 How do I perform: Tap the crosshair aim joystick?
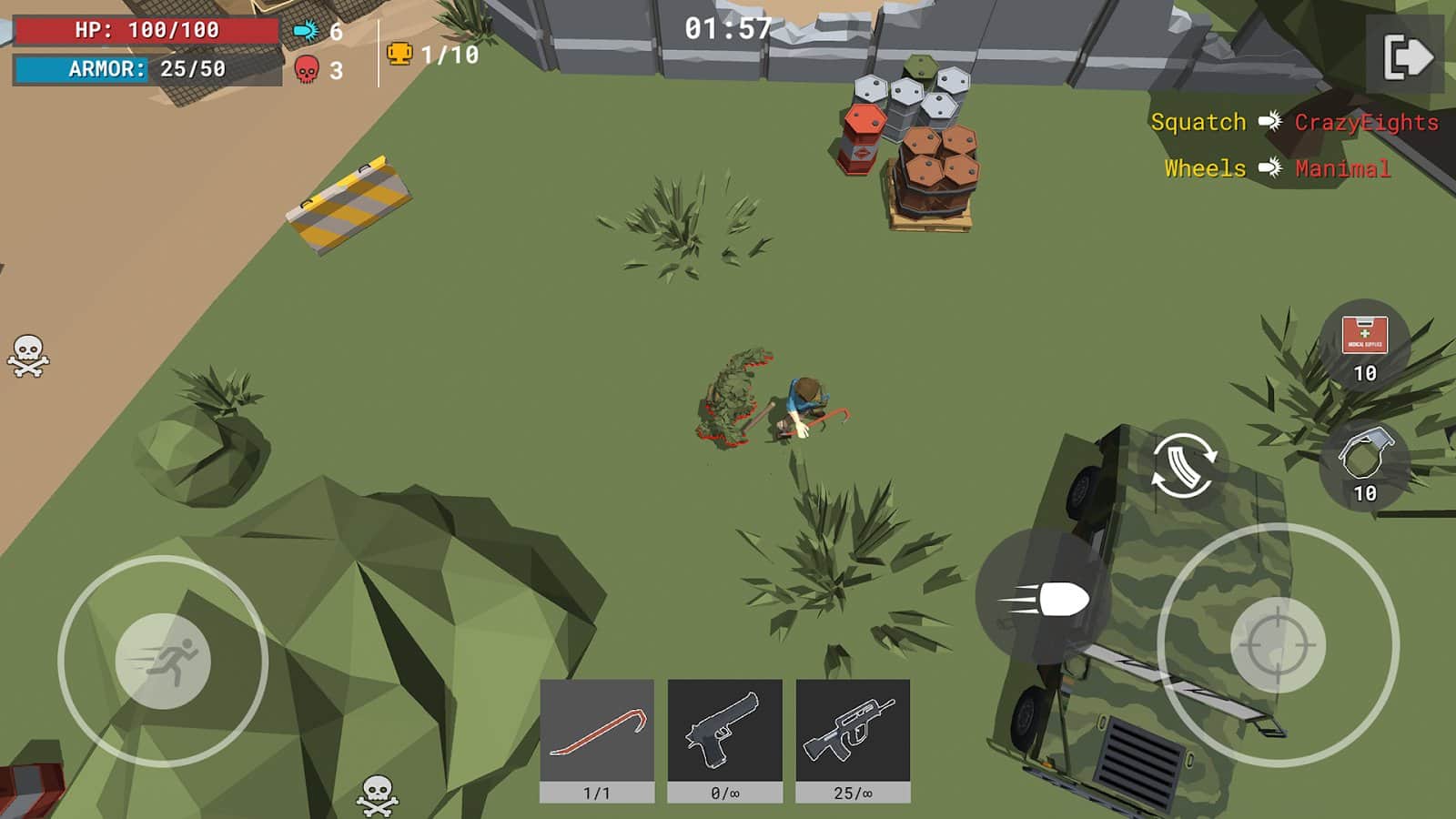(x=1277, y=644)
